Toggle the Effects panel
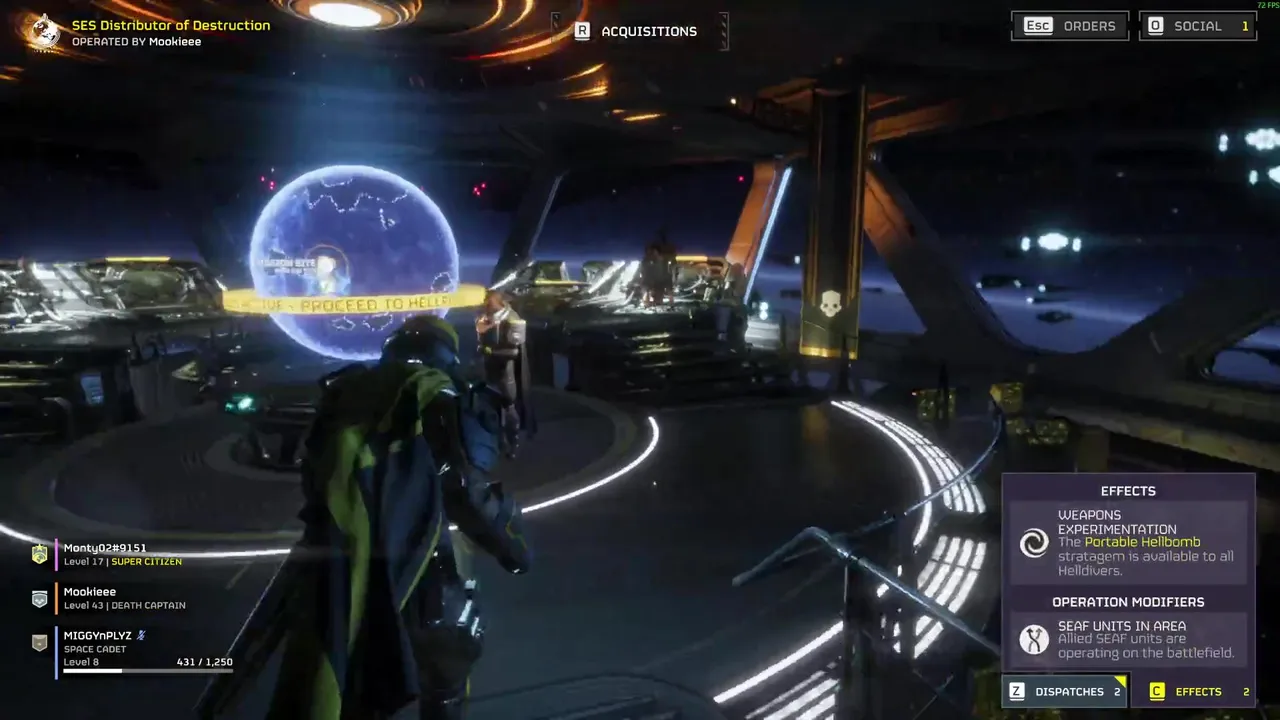1280x720 pixels. pyautogui.click(x=1195, y=691)
